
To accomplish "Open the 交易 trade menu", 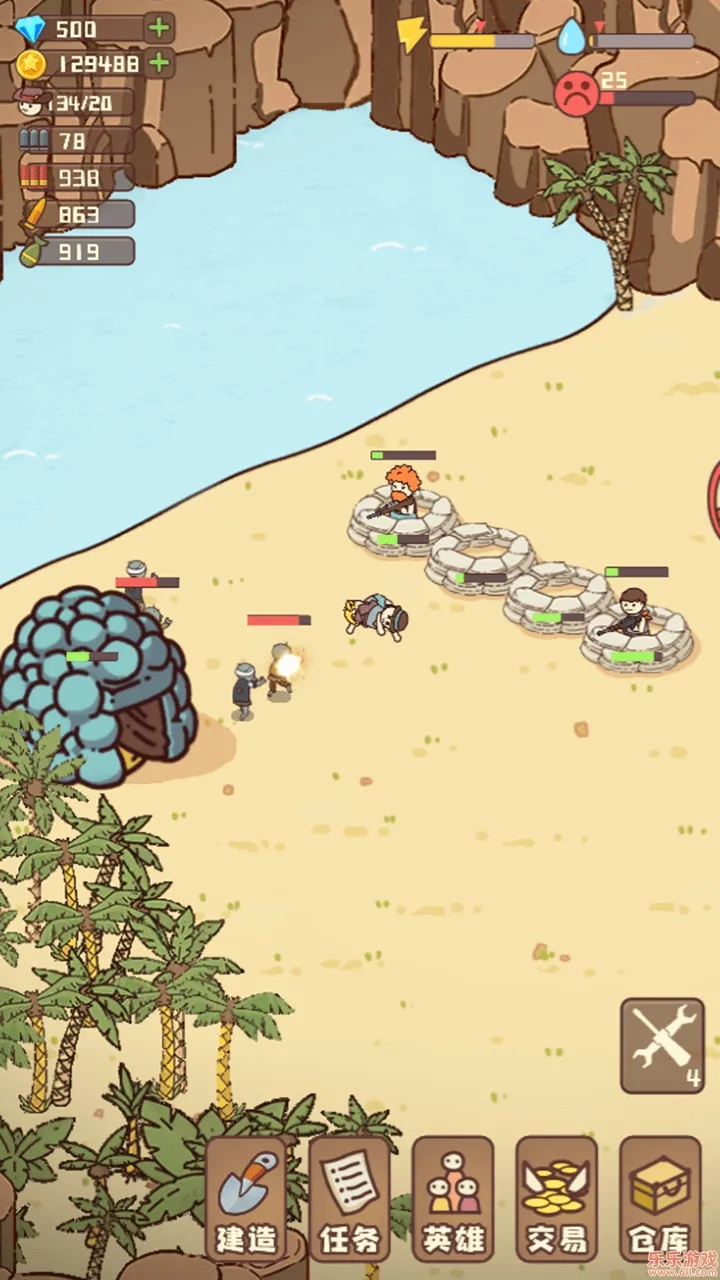I will [556, 1199].
